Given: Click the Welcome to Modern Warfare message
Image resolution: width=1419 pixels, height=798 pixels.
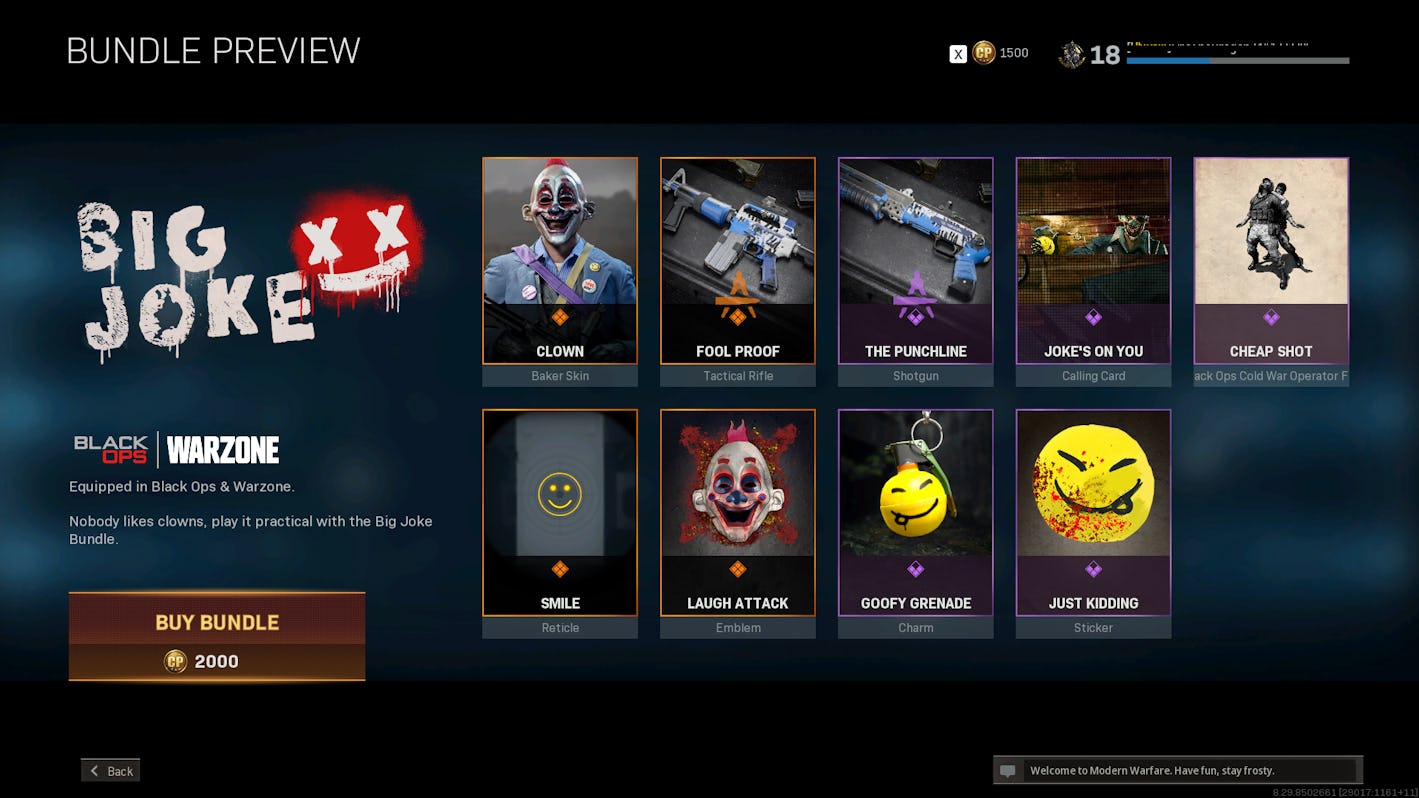Looking at the screenshot, I should (1150, 770).
